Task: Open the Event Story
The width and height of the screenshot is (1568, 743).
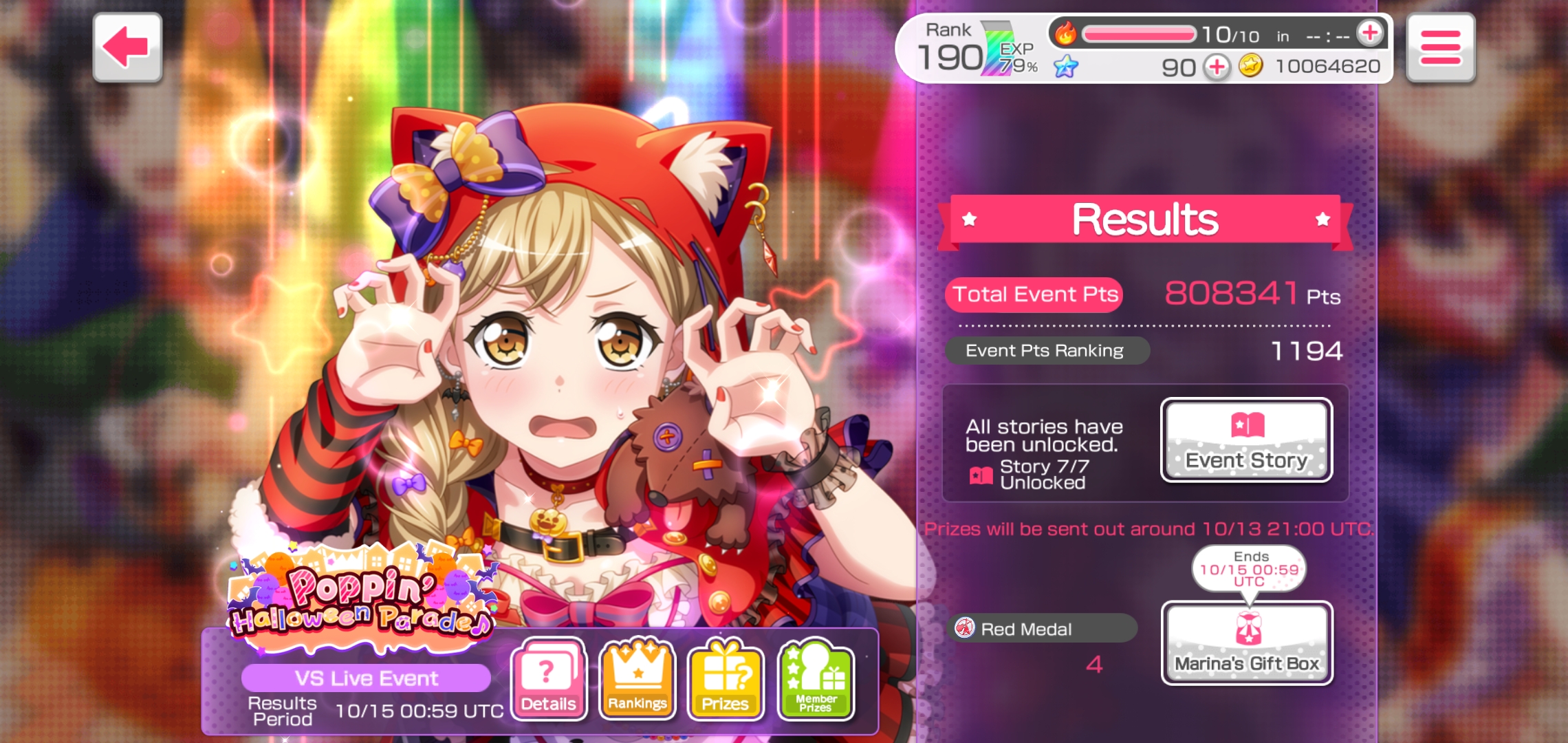Action: (1246, 441)
